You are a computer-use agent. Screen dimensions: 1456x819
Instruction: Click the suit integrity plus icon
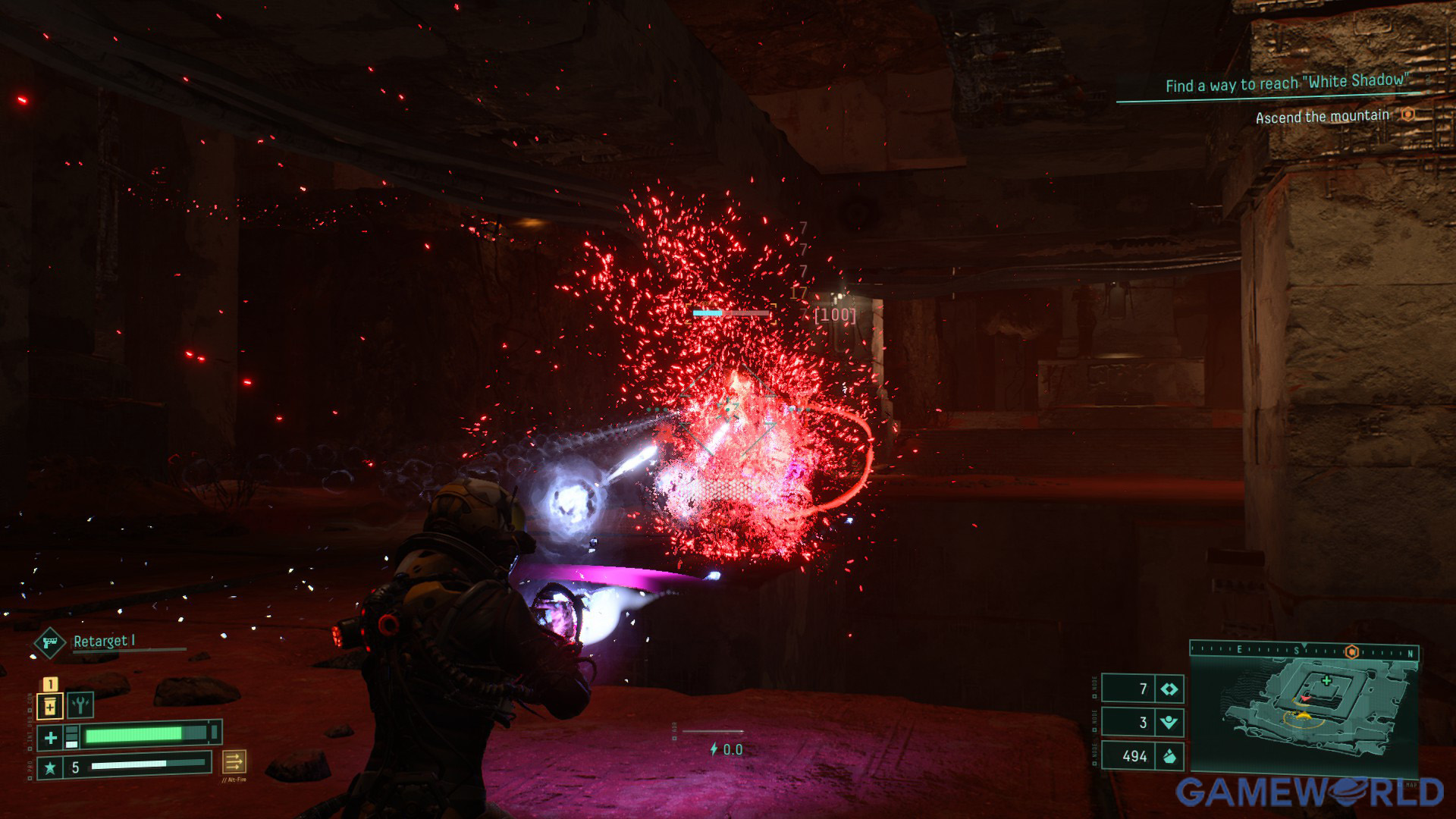(50, 737)
